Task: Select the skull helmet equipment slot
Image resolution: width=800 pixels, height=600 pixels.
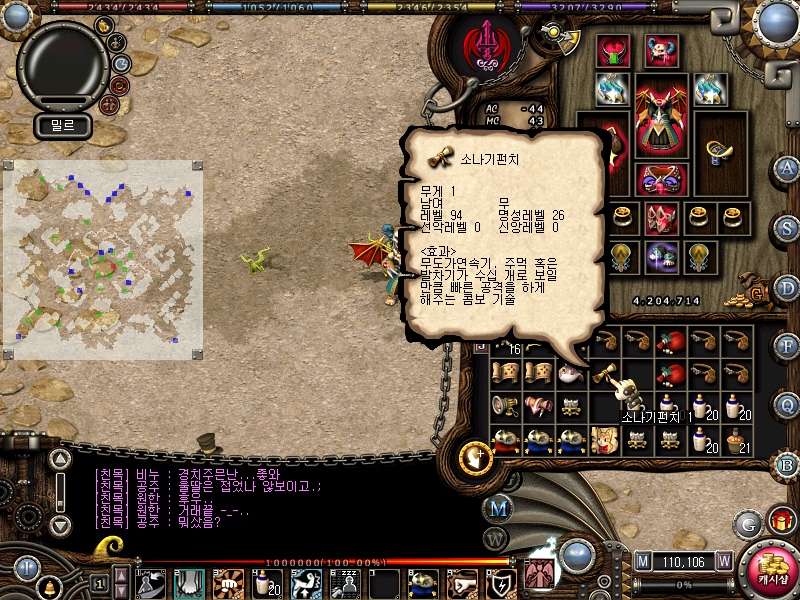Action: [661, 49]
